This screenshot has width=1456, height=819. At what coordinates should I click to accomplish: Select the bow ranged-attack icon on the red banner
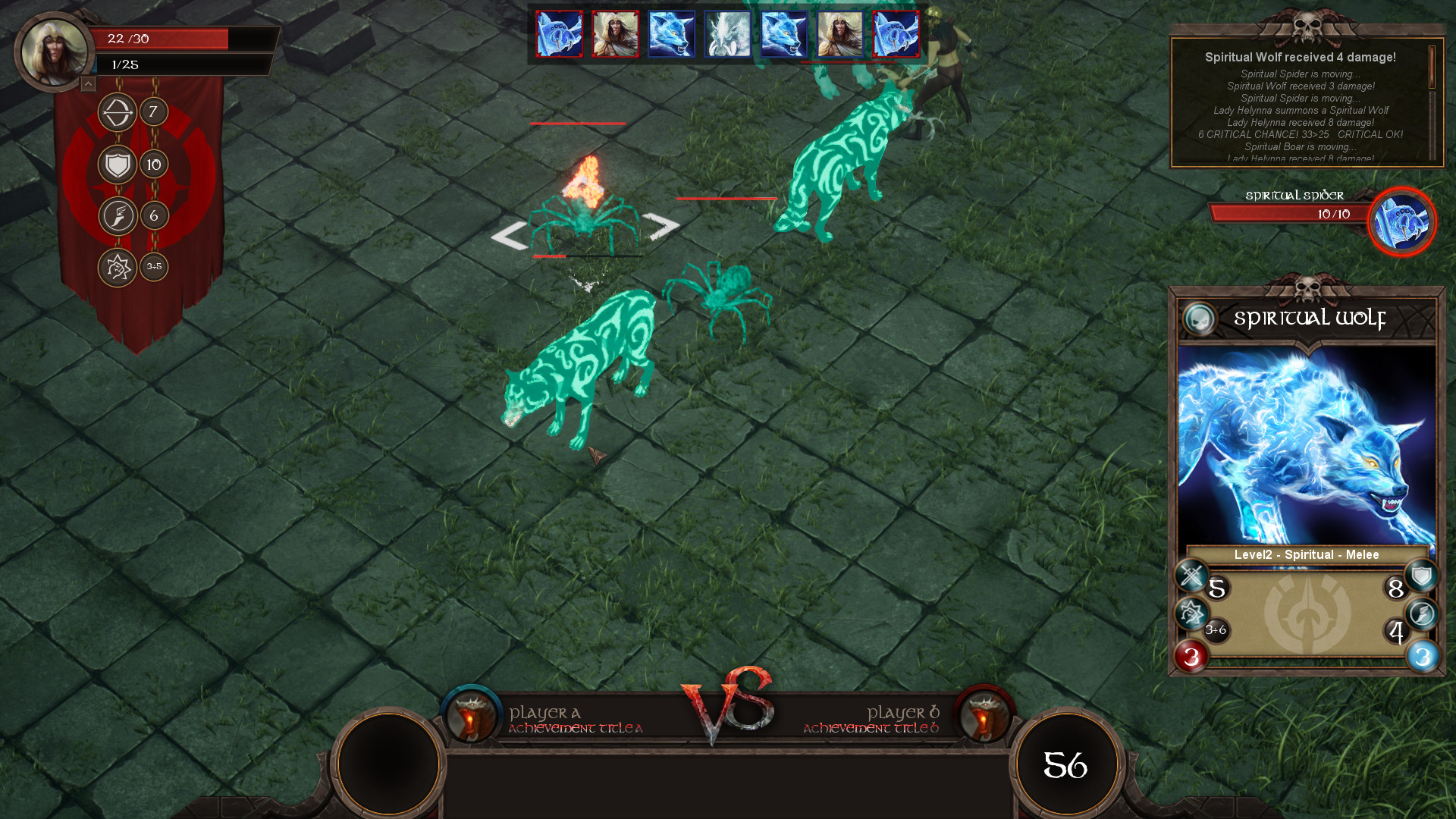[117, 112]
